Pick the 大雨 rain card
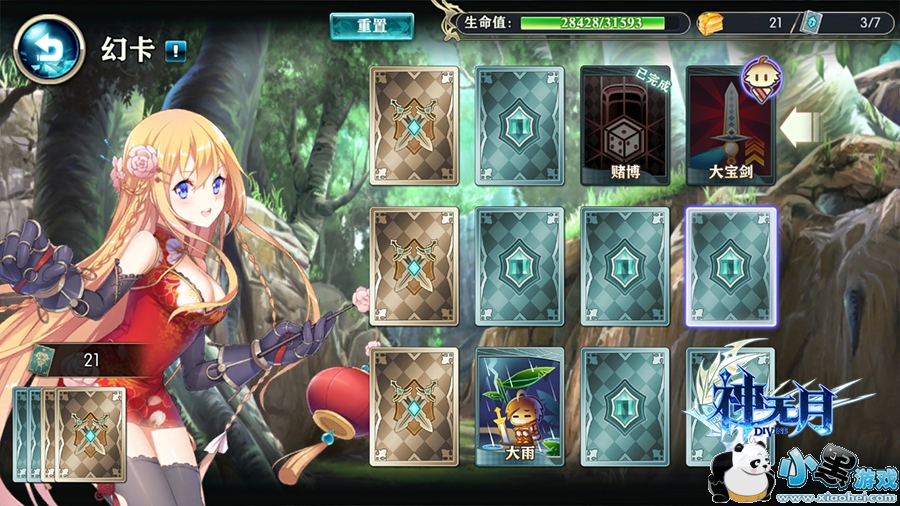The width and height of the screenshot is (900, 506). tap(520, 407)
